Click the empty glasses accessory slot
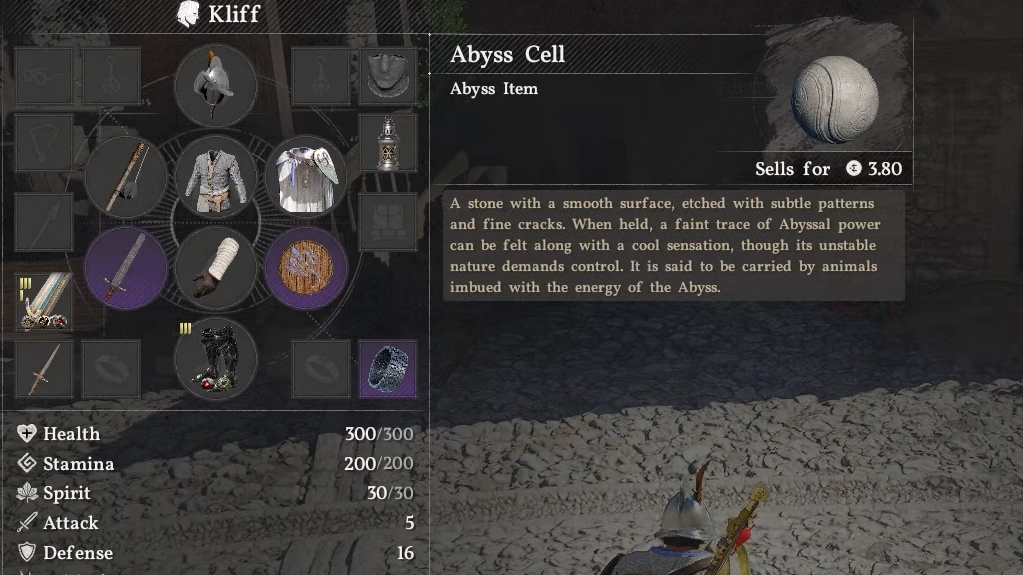1023x575 pixels. pyautogui.click(x=44, y=75)
